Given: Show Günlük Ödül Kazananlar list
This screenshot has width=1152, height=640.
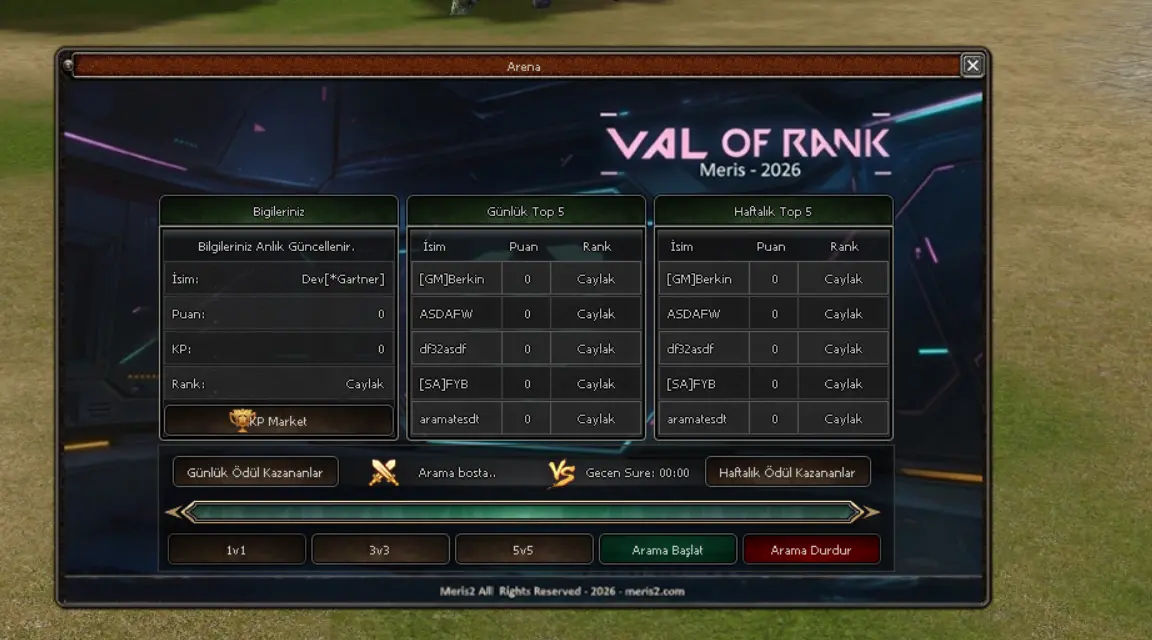Looking at the screenshot, I should tap(255, 472).
